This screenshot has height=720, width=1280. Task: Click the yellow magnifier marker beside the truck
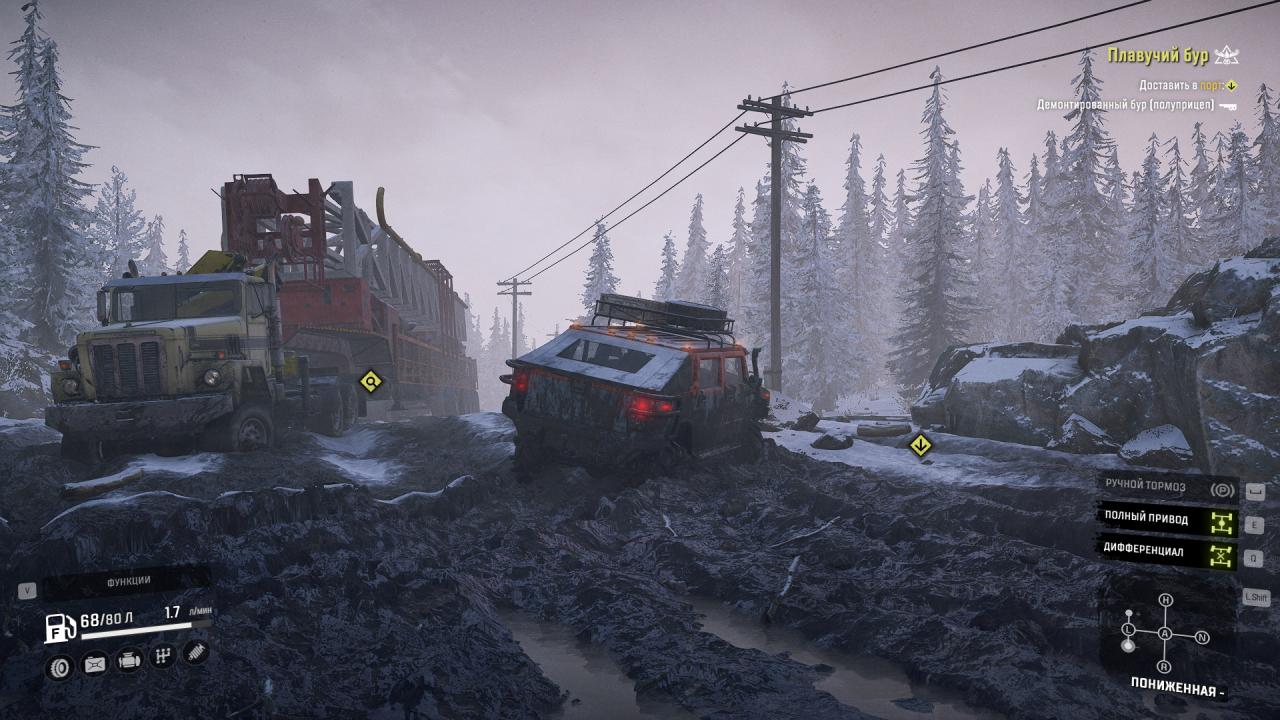pos(371,381)
